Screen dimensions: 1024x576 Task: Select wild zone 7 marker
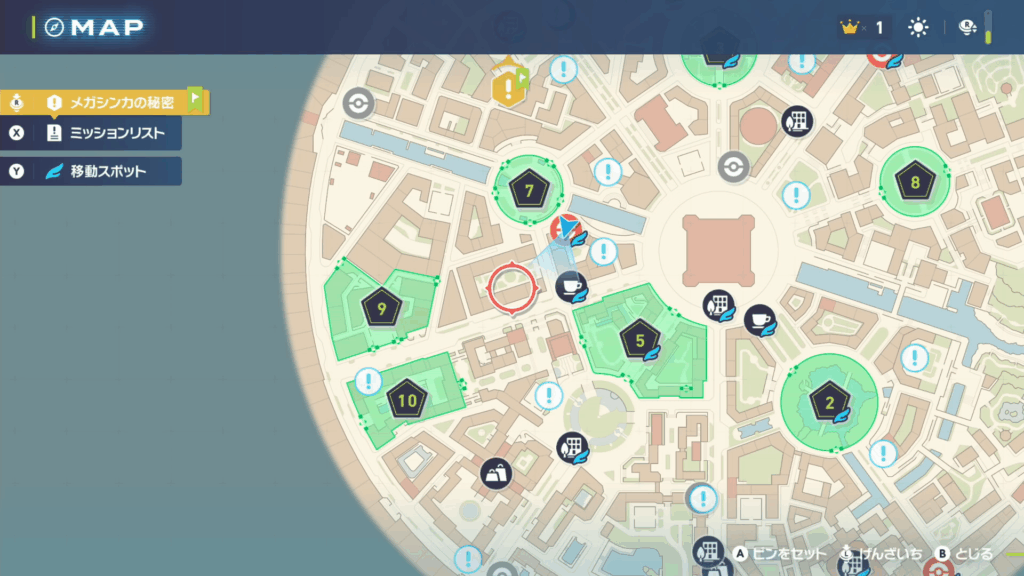click(x=529, y=190)
